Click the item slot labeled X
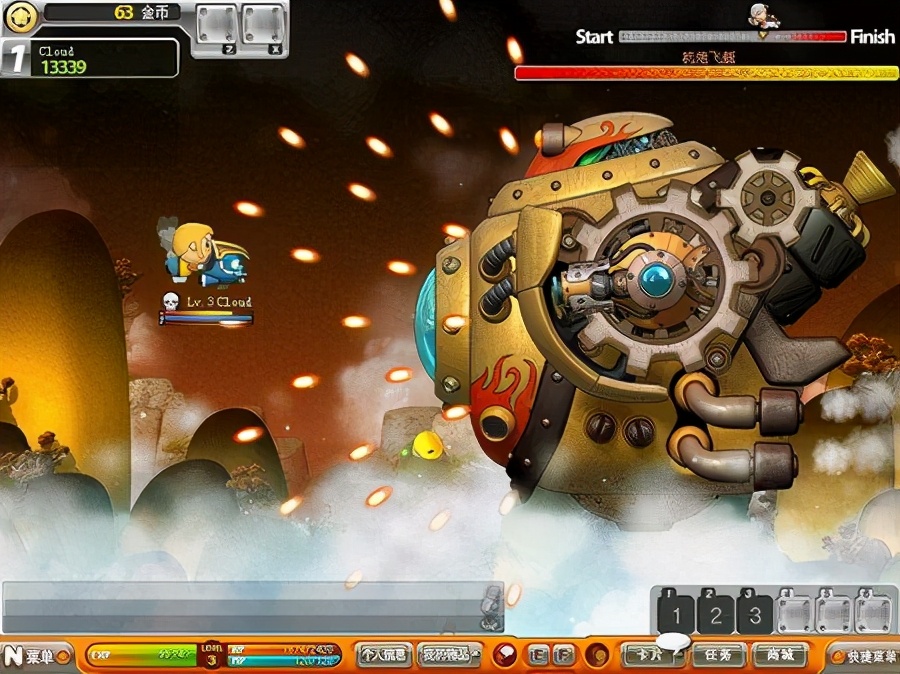Screen dimensions: 900x674 263,26
